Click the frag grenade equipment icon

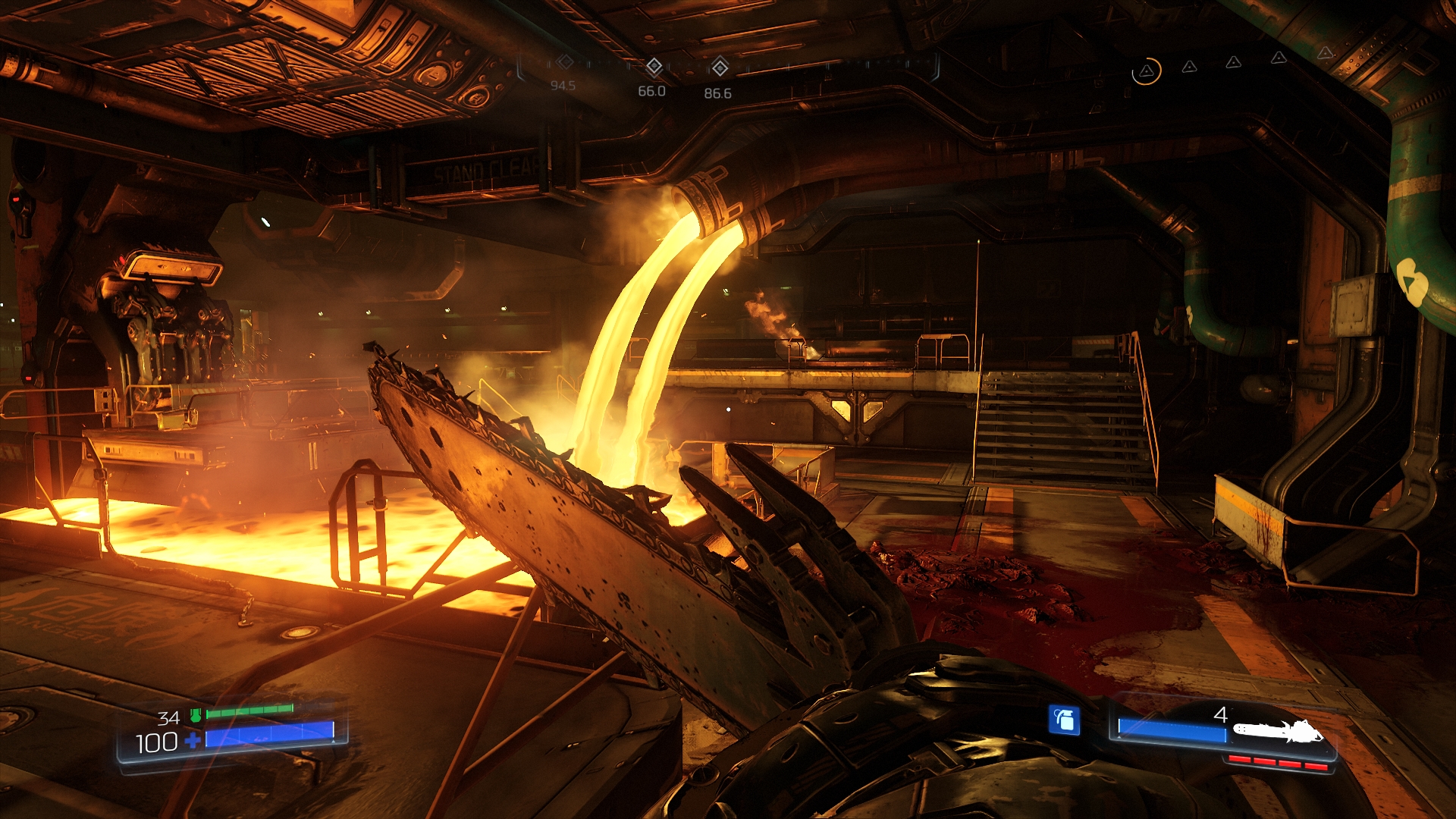[x=1064, y=720]
